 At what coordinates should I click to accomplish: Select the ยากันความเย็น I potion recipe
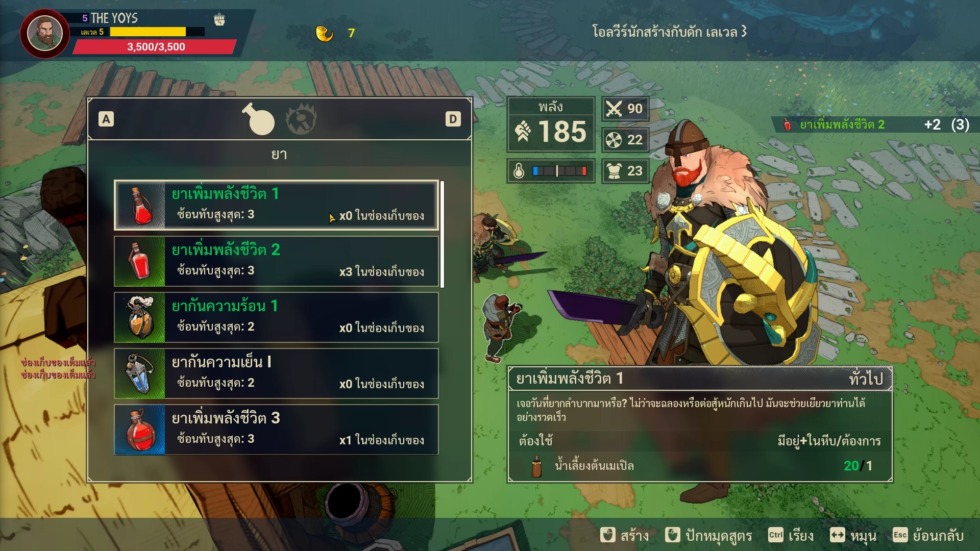276,373
